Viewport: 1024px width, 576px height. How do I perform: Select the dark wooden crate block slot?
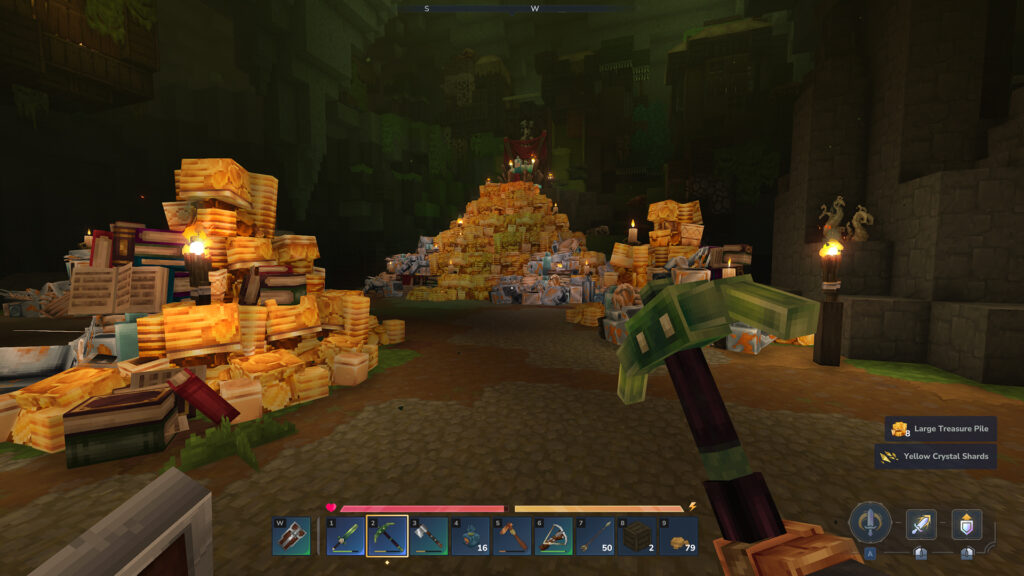click(x=636, y=536)
